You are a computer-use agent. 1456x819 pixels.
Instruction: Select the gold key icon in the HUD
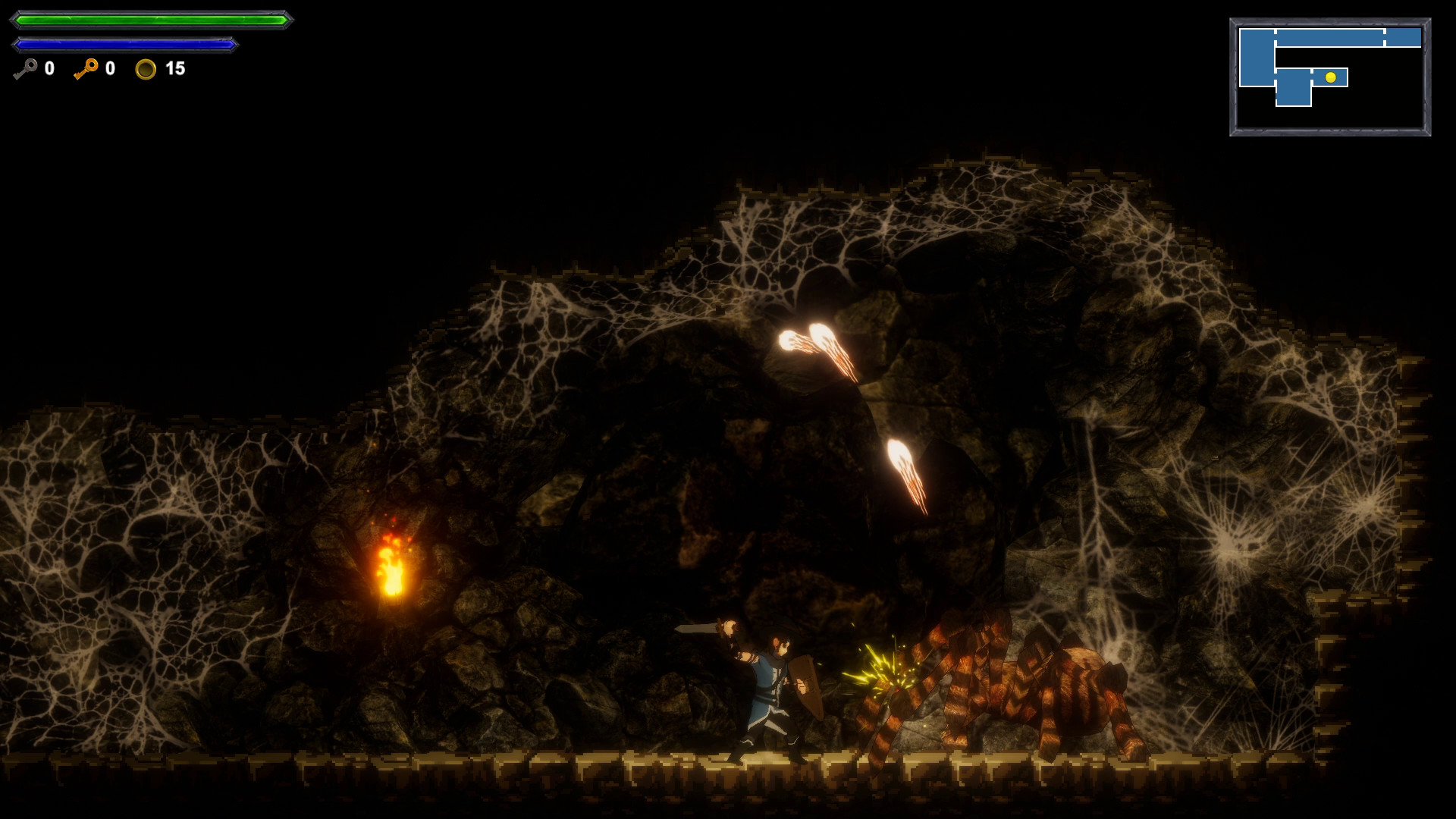click(x=86, y=69)
